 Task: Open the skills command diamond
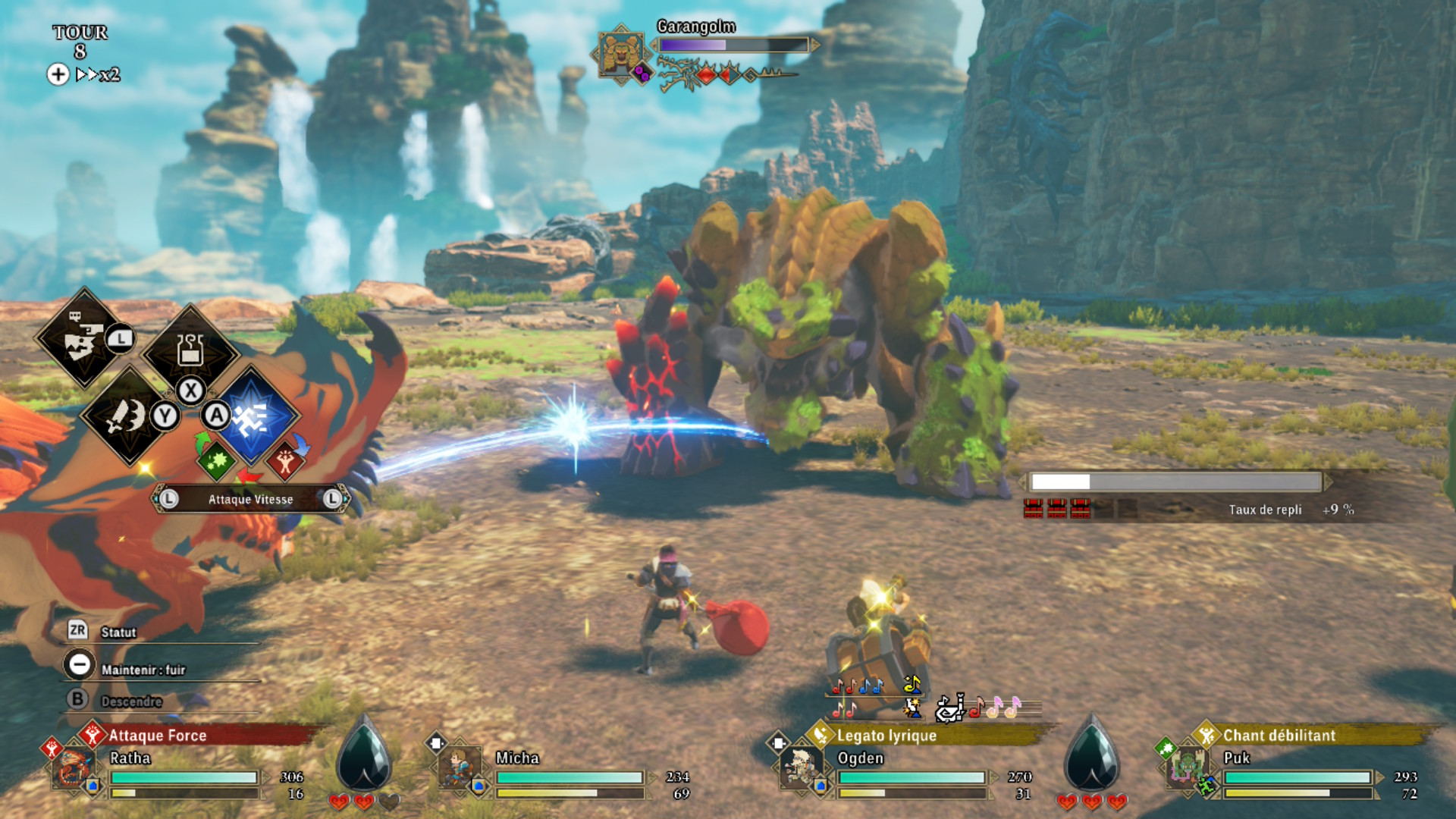127,416
